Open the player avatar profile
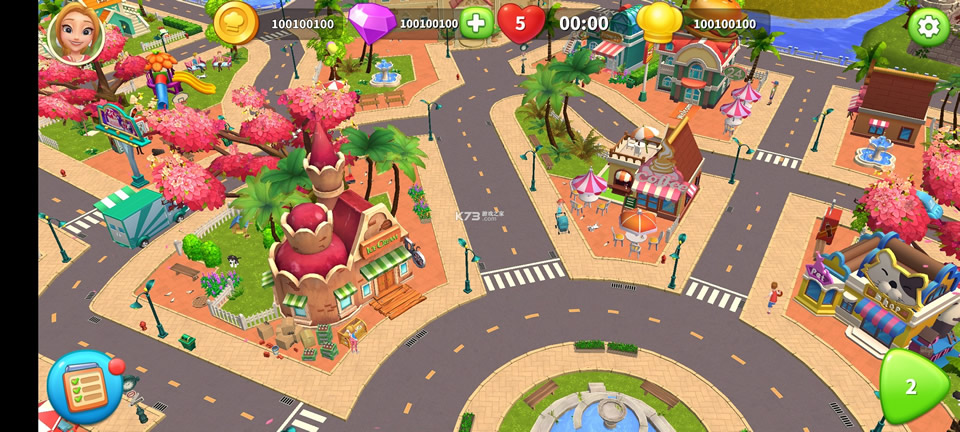The width and height of the screenshot is (960, 432). (75, 31)
